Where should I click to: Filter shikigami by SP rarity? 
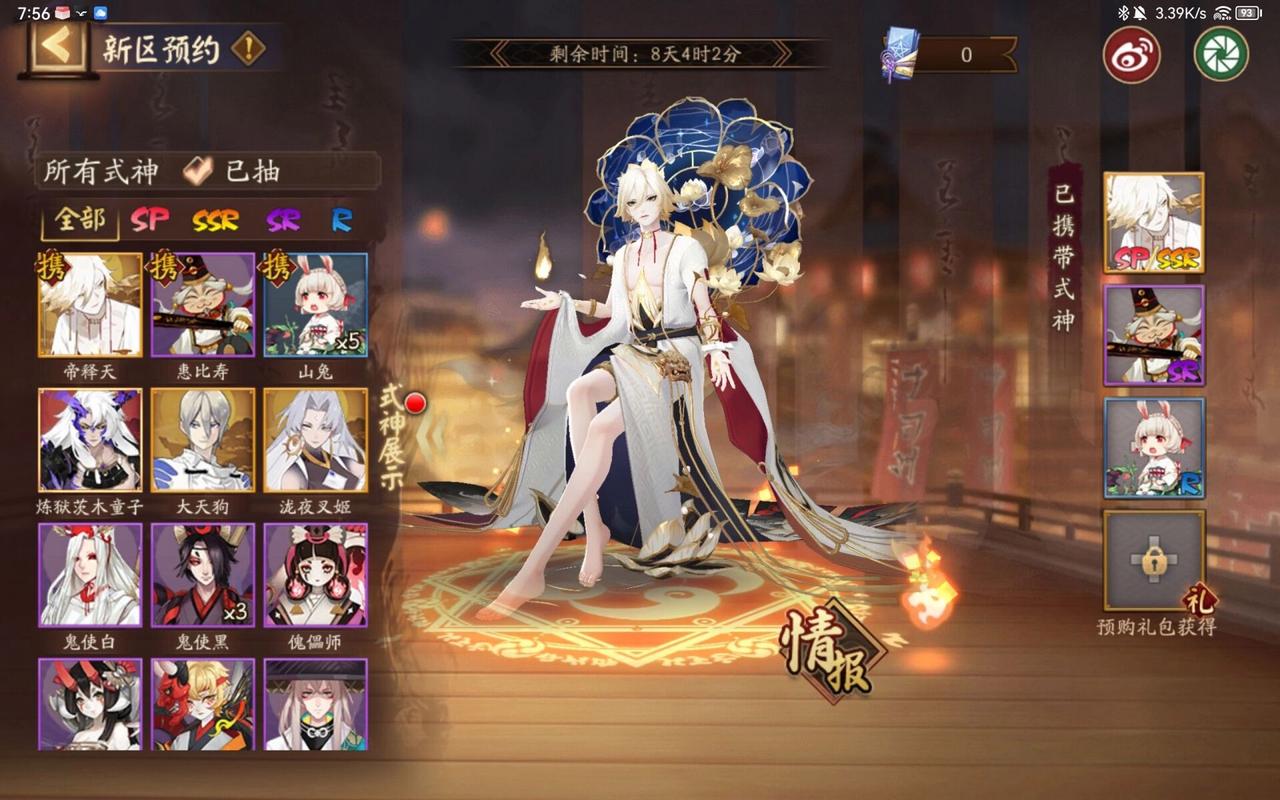(x=150, y=220)
